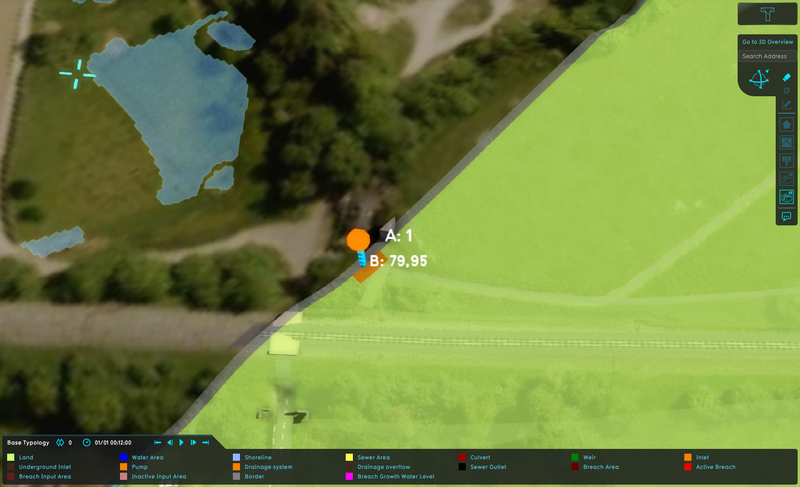Open the speech bubble chat icon

pos(787,215)
